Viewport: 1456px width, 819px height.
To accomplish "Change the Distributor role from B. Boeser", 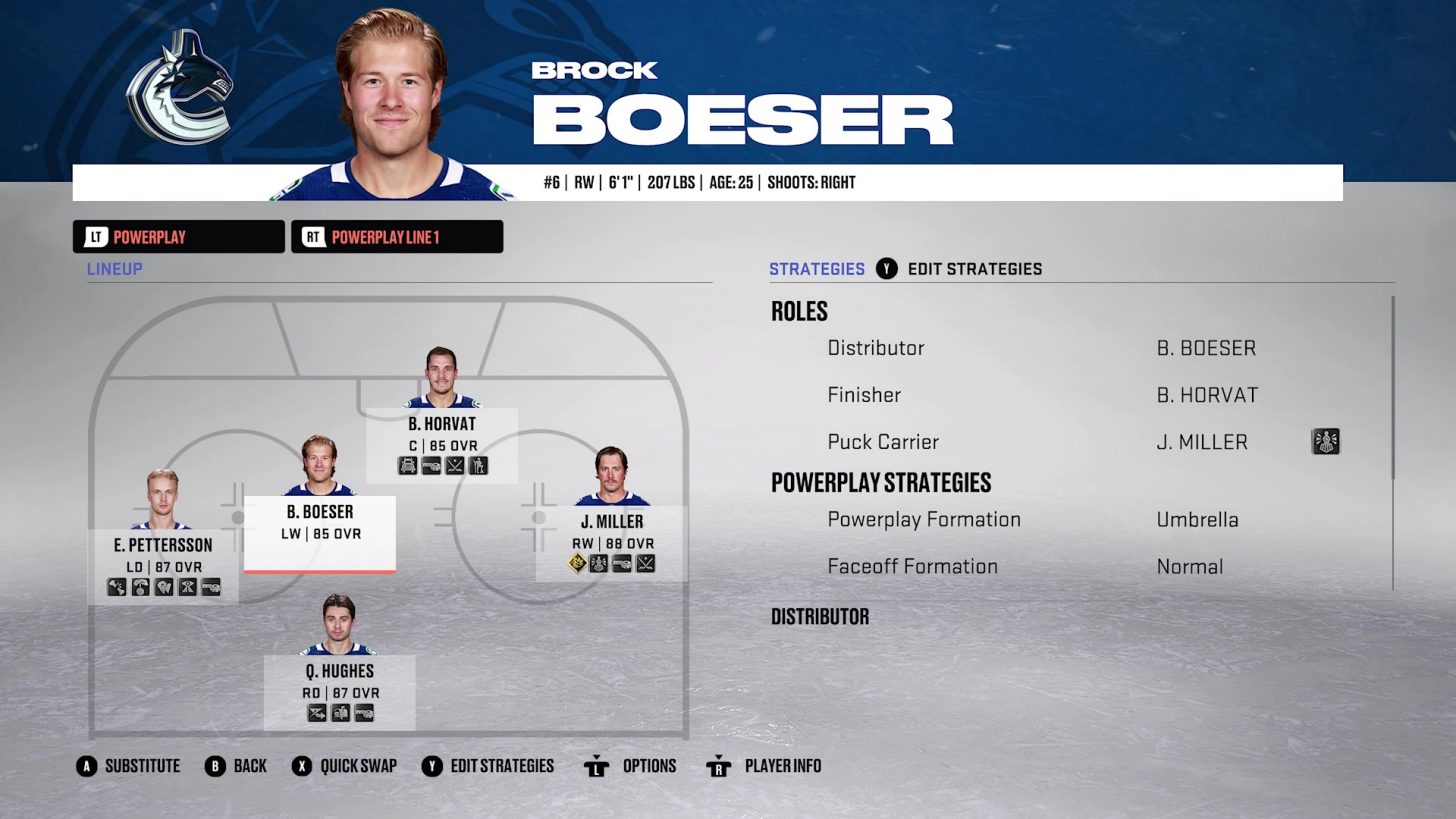I will click(1206, 348).
